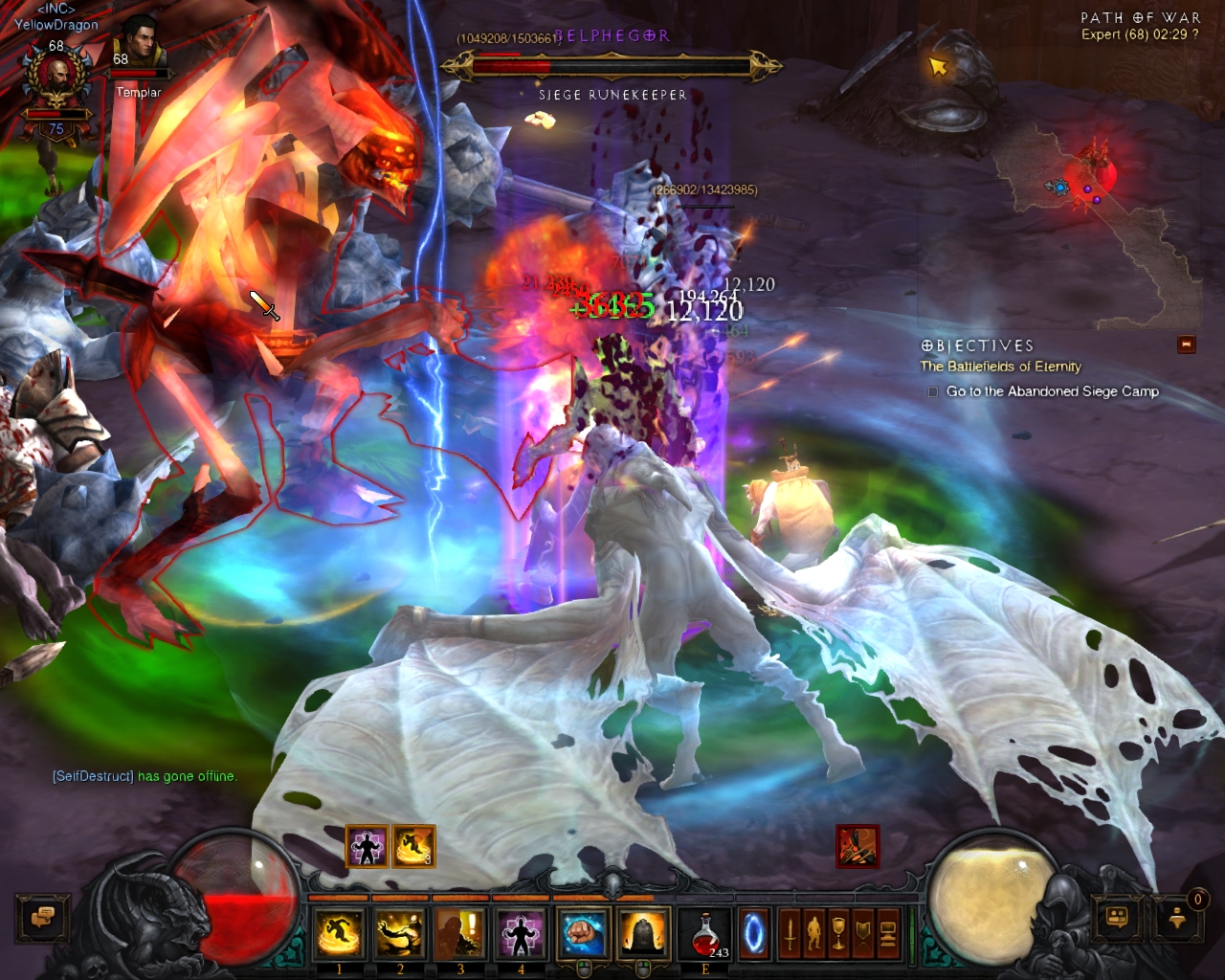Use the dashing strike skill in slot 2
This screenshot has height=980, width=1225.
pos(399,933)
